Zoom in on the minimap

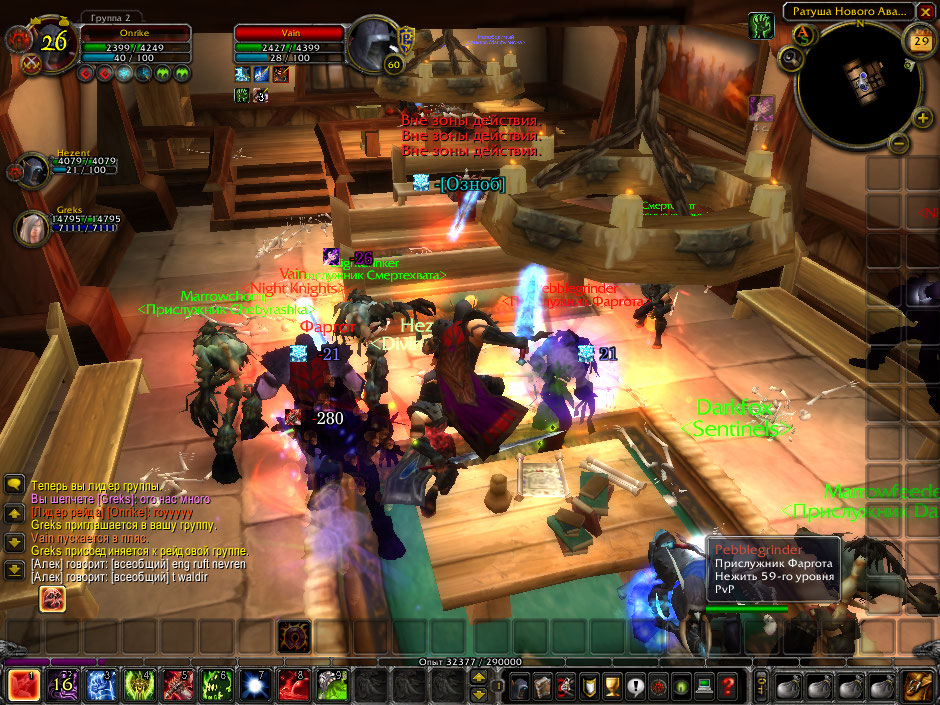tap(922, 119)
